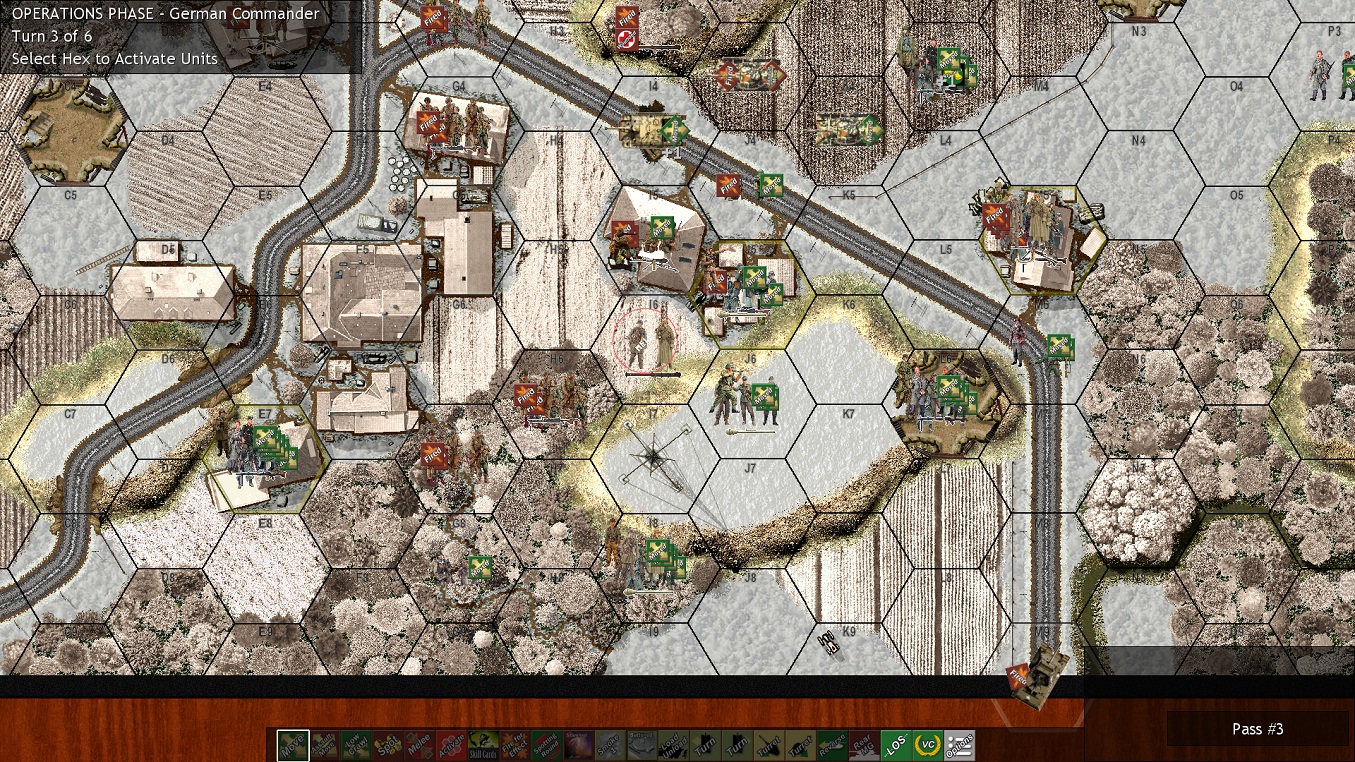Activate the Spot command icon
1355x762 pixels.
tap(386, 744)
